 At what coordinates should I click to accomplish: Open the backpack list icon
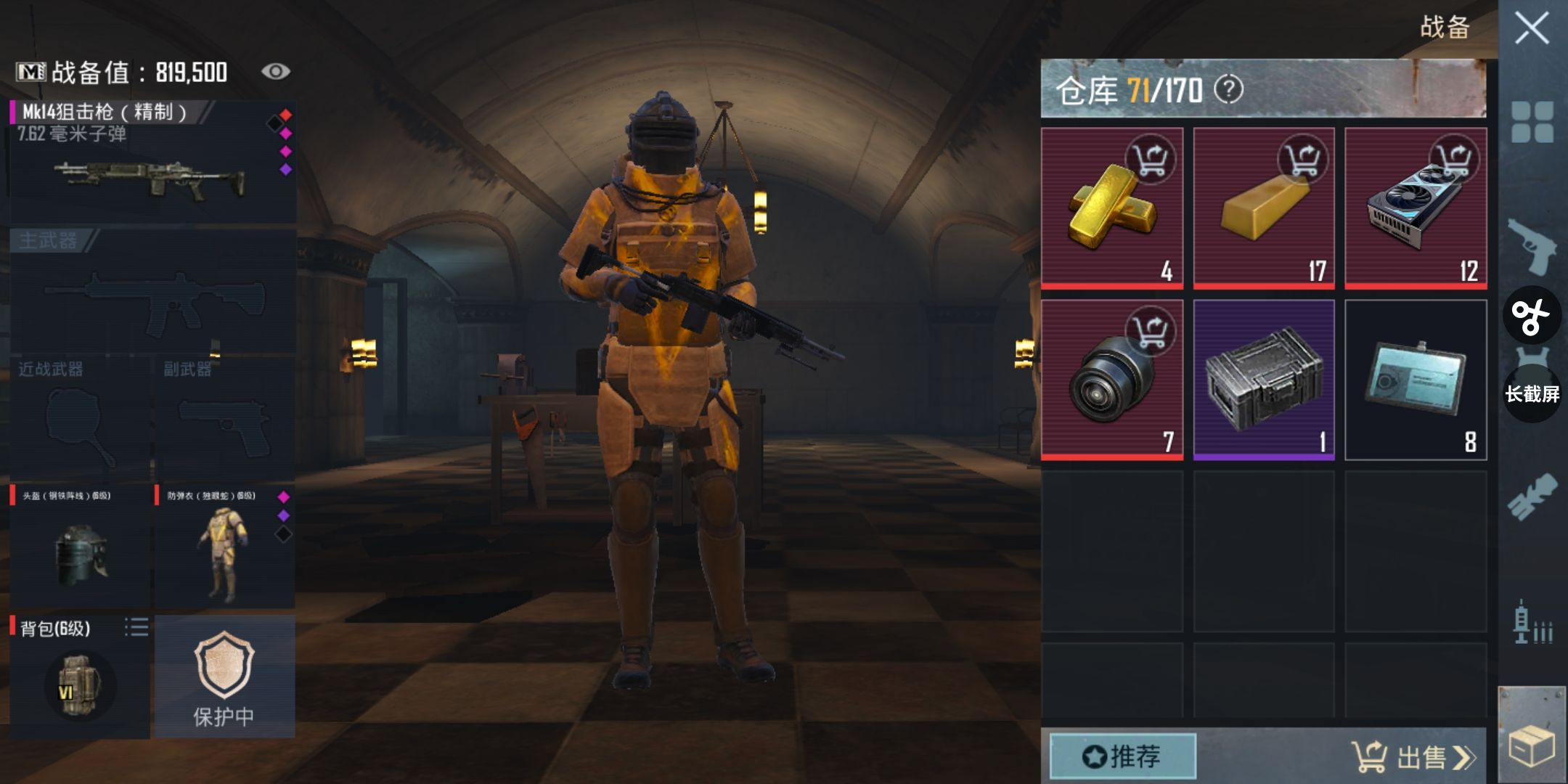(136, 627)
